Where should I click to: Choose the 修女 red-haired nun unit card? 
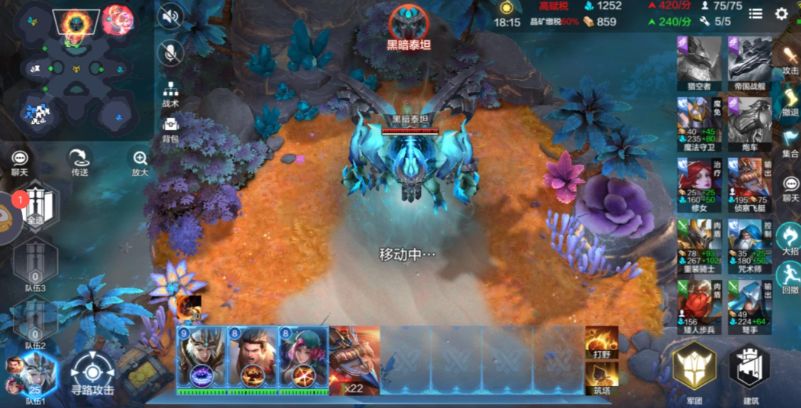(699, 183)
